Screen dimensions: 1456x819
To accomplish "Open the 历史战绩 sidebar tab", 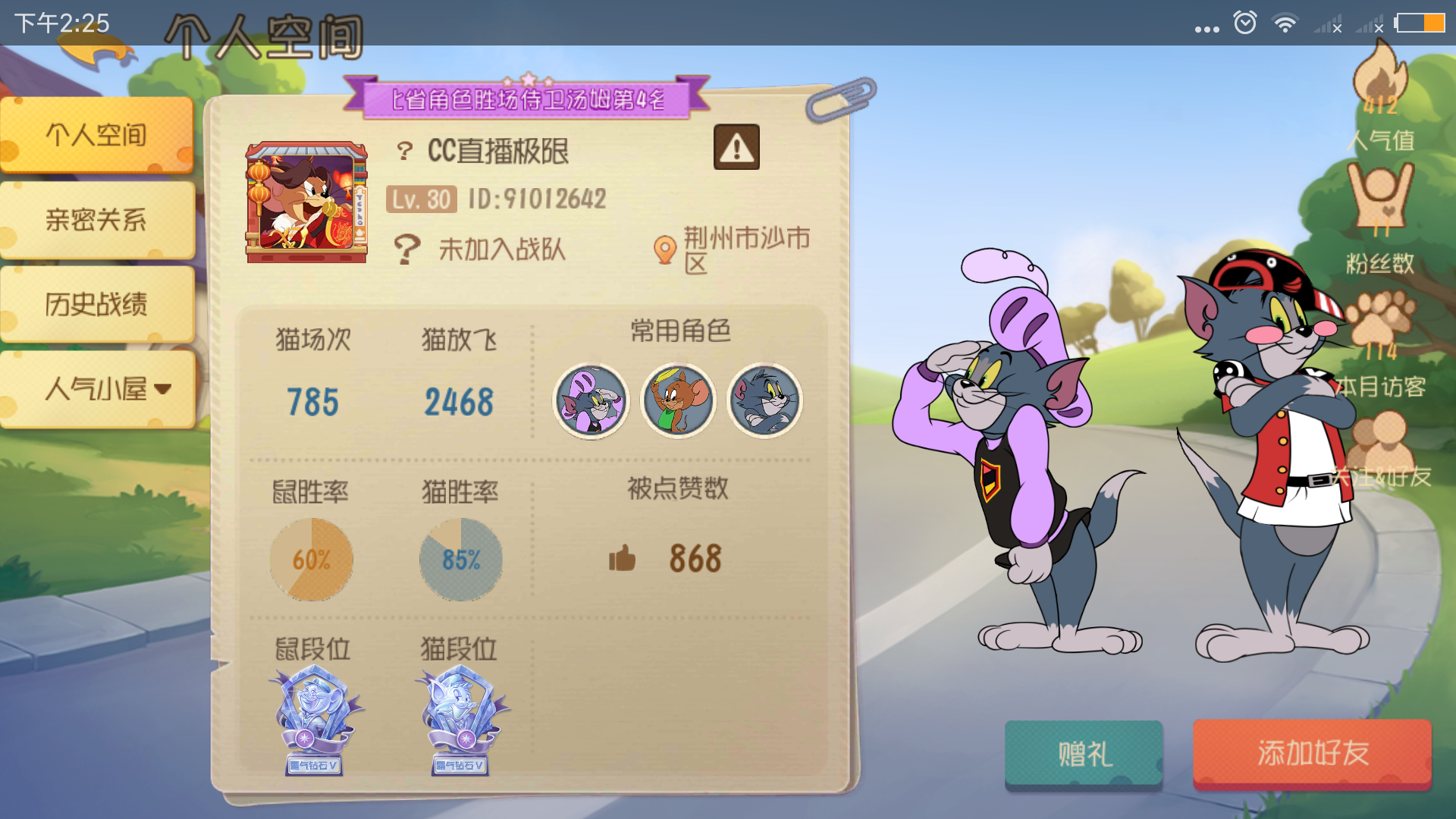I will point(96,303).
